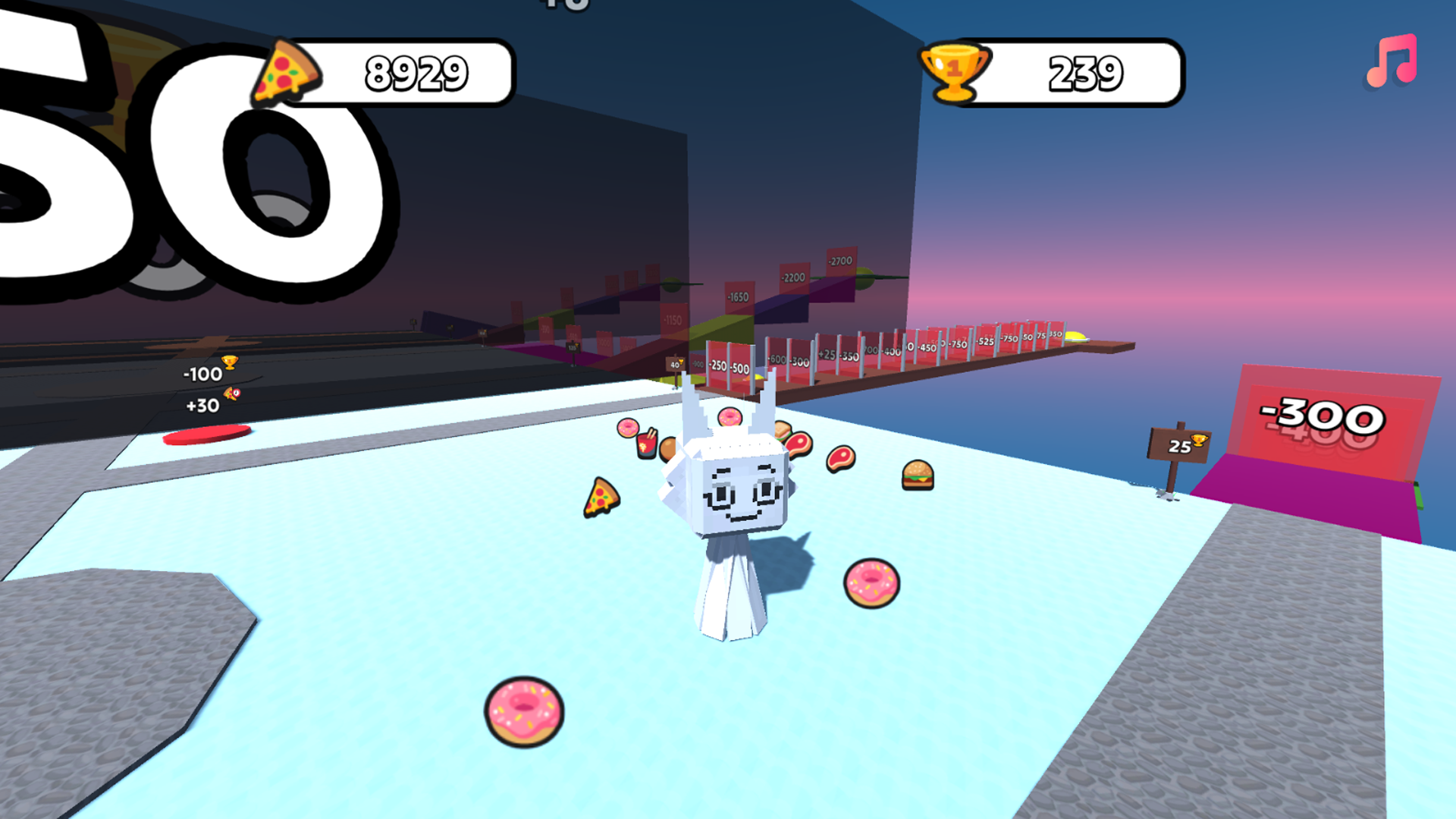Image resolution: width=1456 pixels, height=819 pixels.
Task: Click the -500 gate panel
Action: (739, 369)
